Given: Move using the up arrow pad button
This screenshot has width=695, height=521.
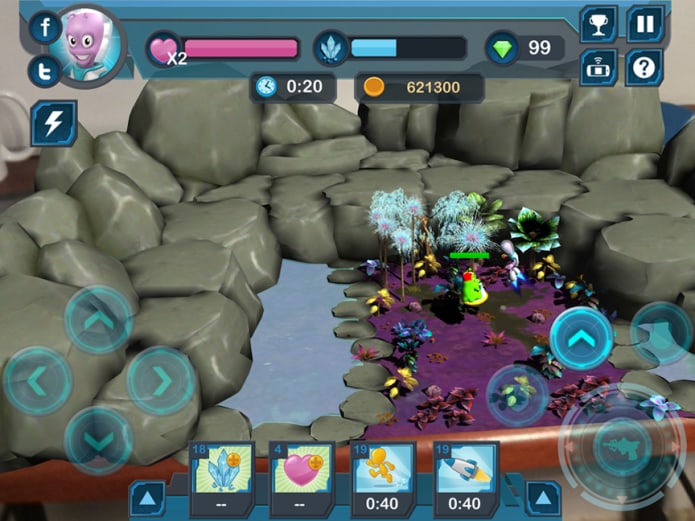Looking at the screenshot, I should point(99,320).
